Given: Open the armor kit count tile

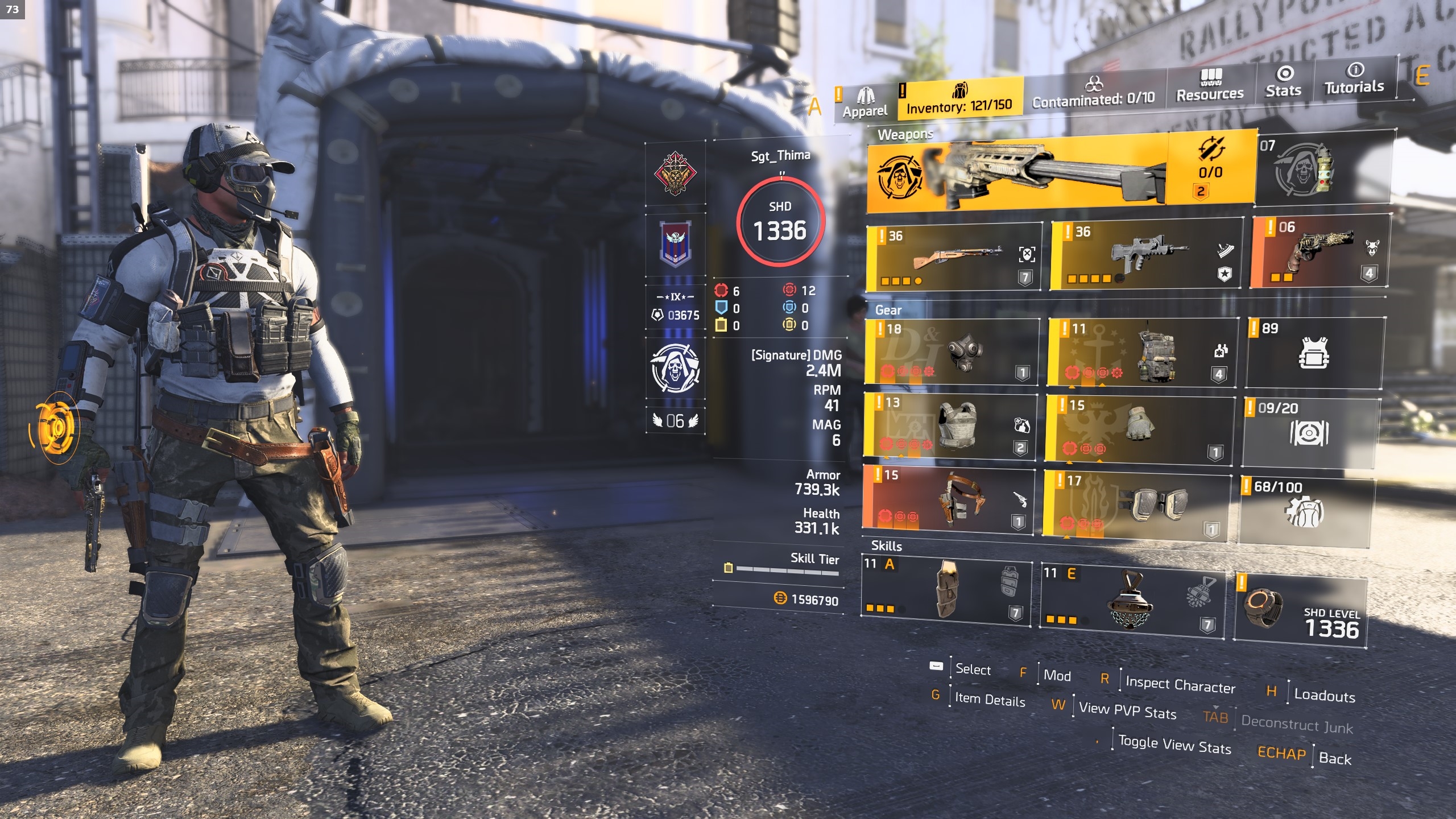Looking at the screenshot, I should tap(1314, 353).
